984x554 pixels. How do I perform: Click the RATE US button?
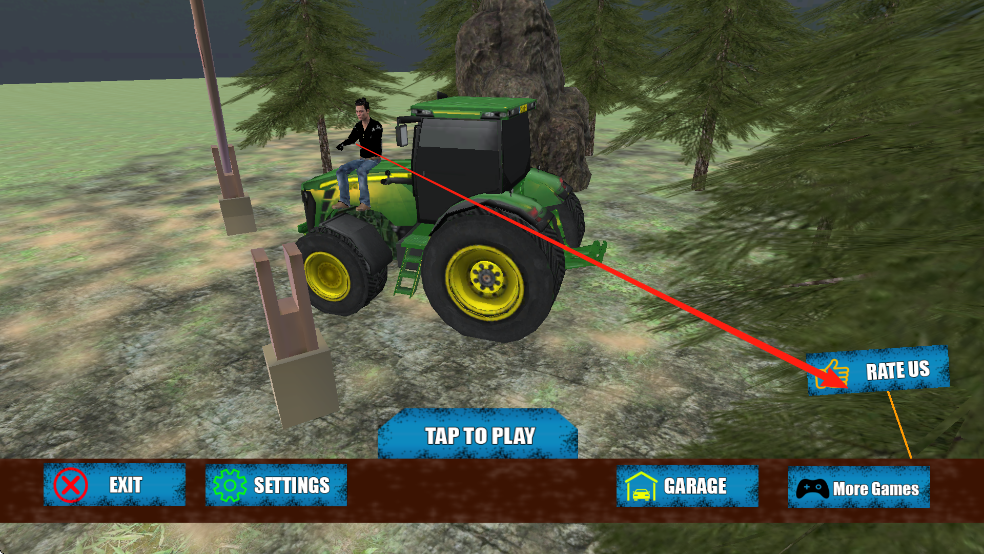coord(878,371)
